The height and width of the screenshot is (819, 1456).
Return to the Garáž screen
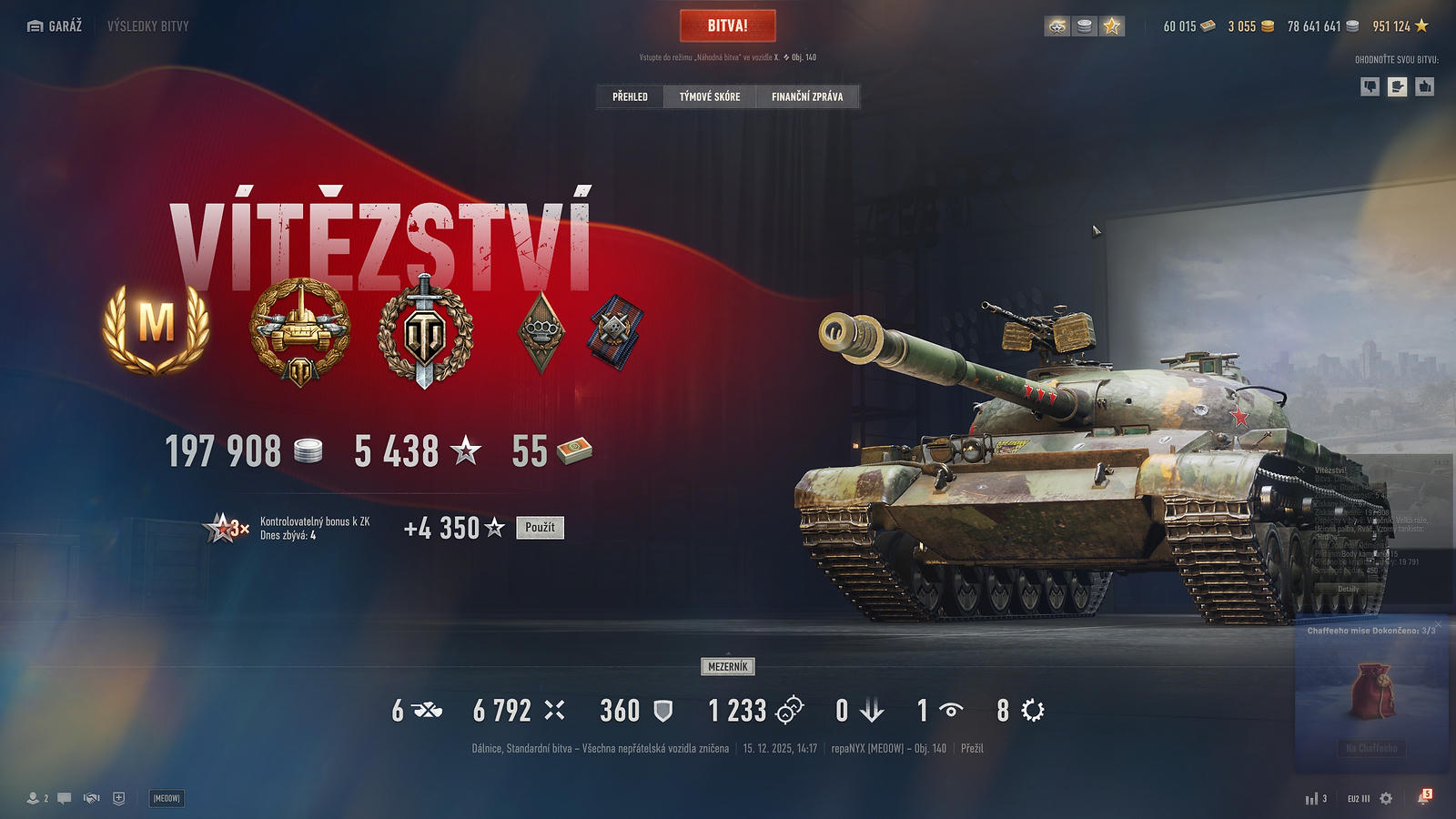(x=56, y=26)
